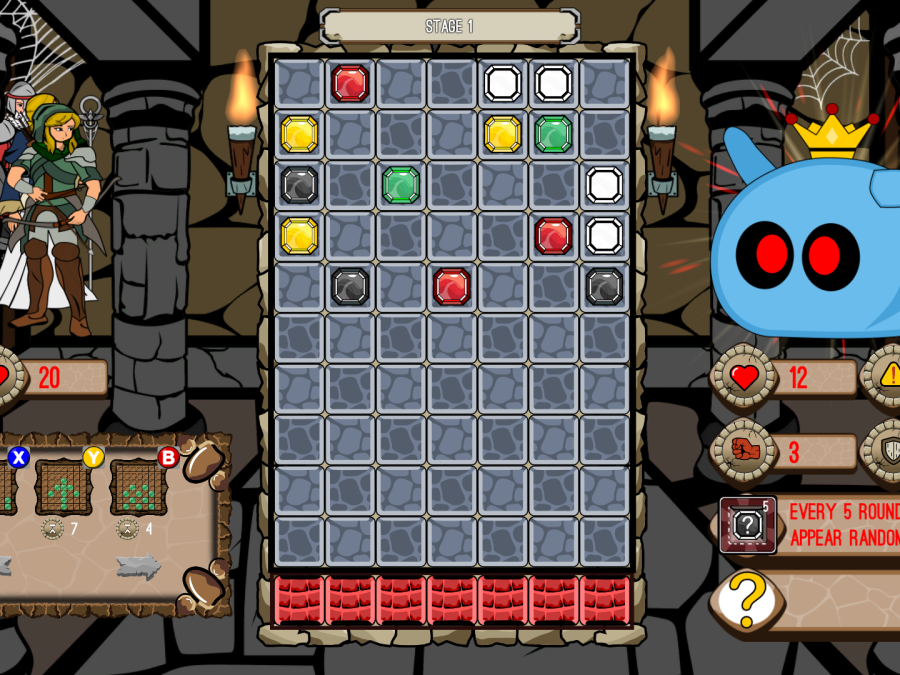The image size is (900, 675).
Task: Select the yellow gem left of the green gem
Action: (502, 134)
